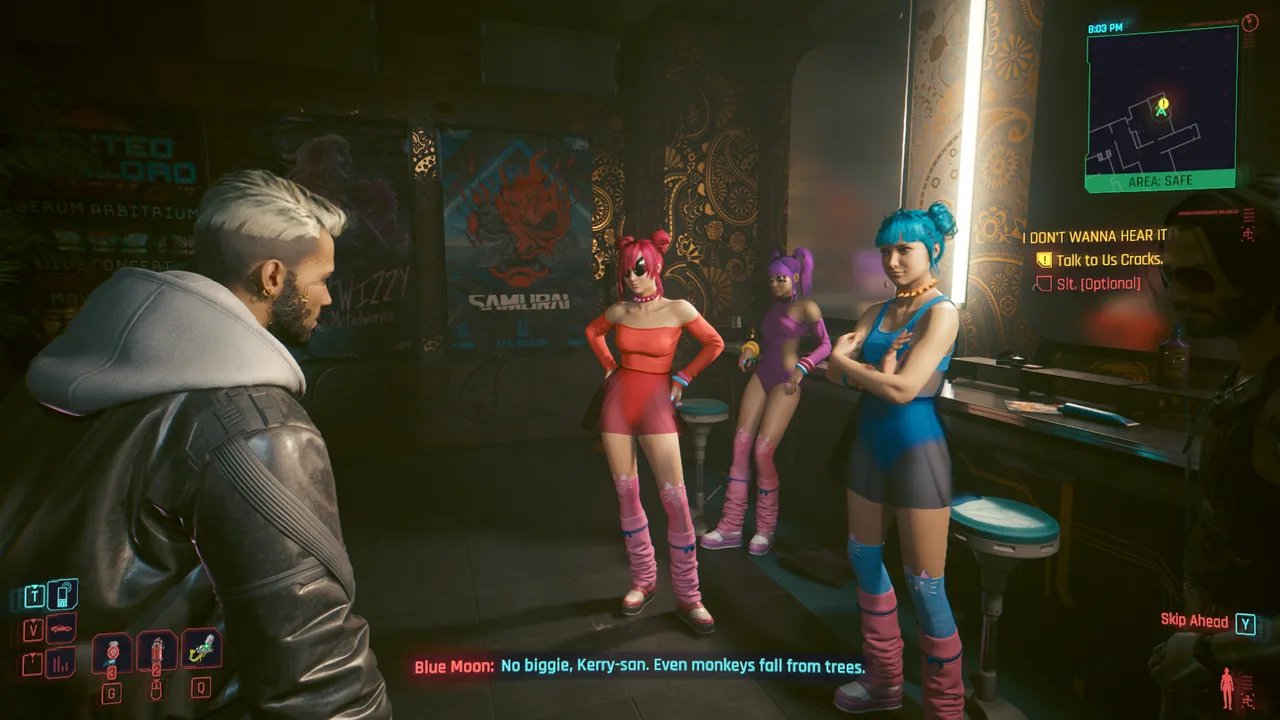Image resolution: width=1280 pixels, height=720 pixels.
Task: Click the 'Skip Ahead' label
Action: pos(1194,621)
